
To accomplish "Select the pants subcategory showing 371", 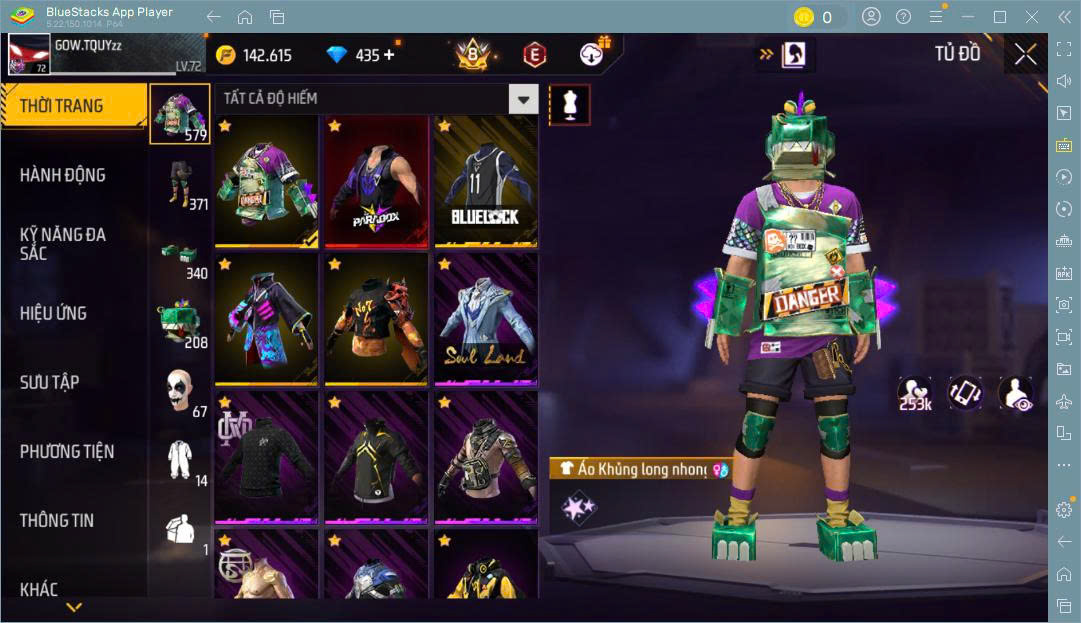I will coord(181,183).
